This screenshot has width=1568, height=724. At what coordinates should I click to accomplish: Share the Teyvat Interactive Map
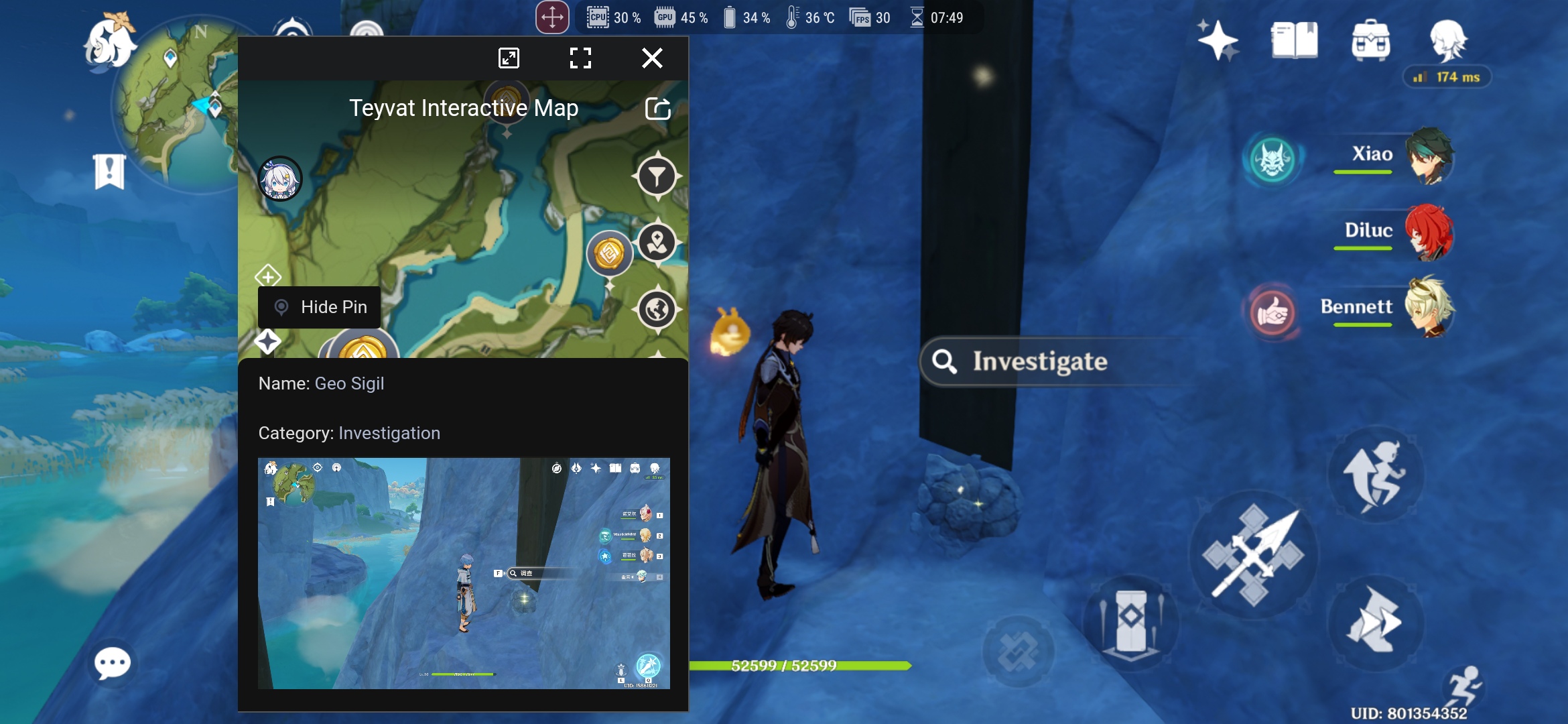659,107
